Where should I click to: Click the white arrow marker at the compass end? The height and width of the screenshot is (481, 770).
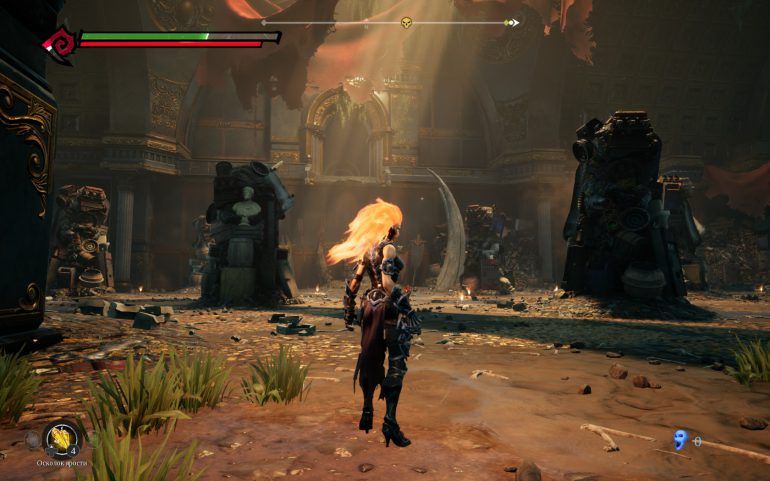coord(514,22)
